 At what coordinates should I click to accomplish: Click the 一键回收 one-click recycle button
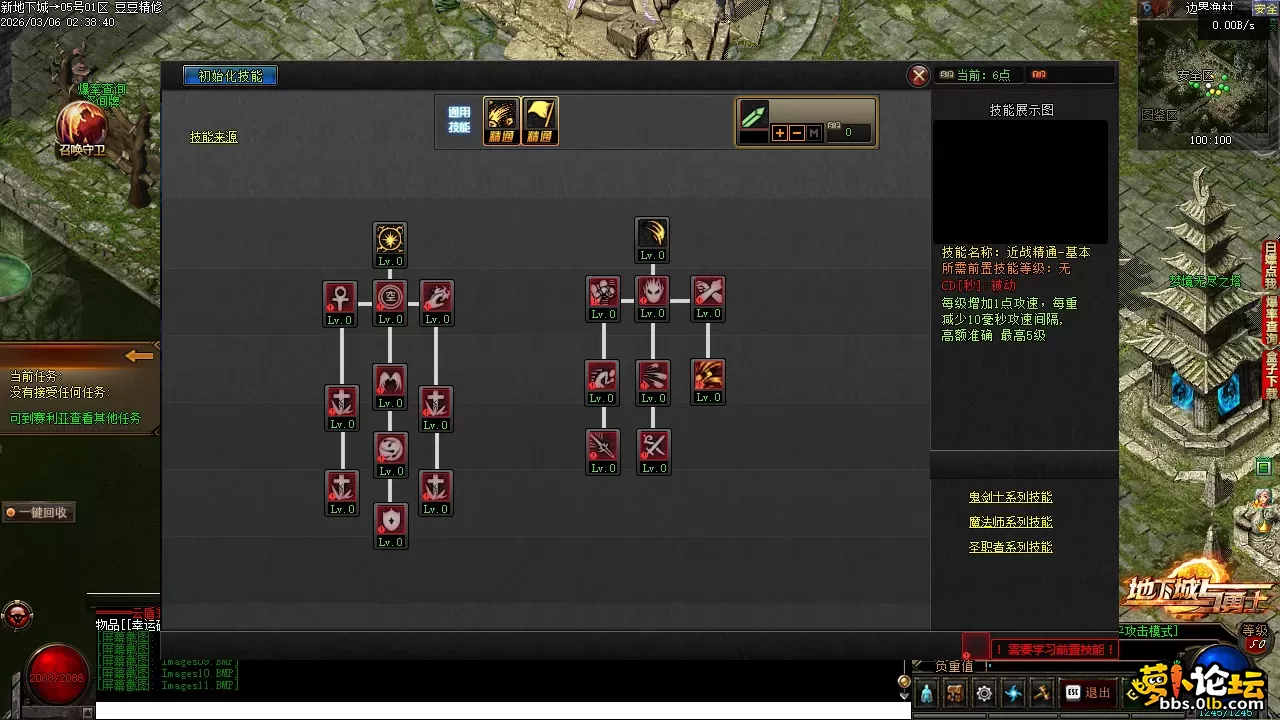pos(40,512)
